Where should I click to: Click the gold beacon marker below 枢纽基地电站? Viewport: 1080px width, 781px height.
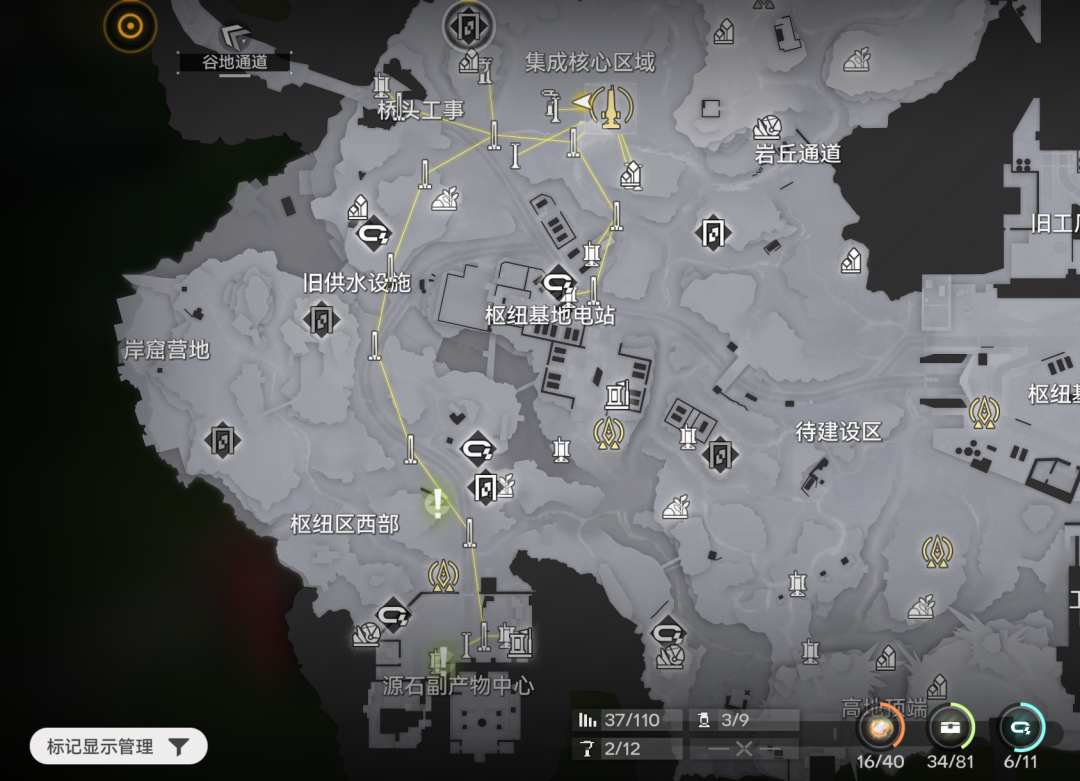[x=607, y=432]
